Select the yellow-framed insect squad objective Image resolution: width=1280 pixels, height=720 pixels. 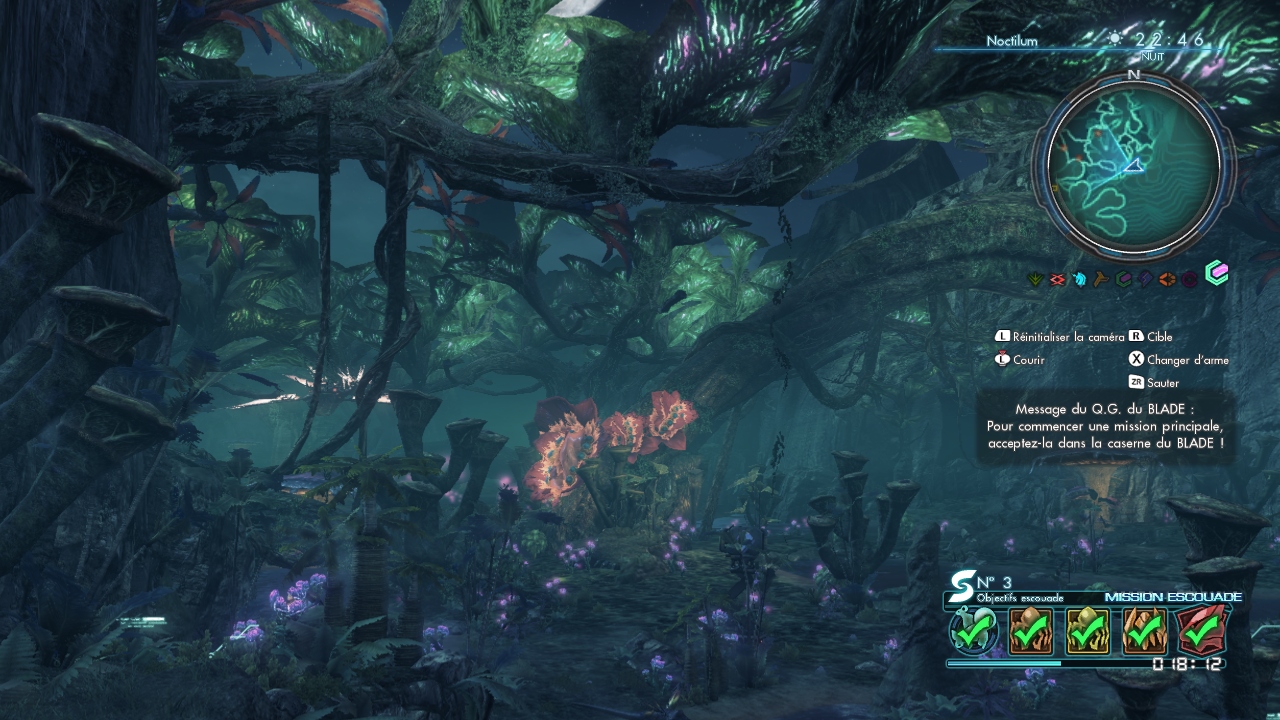click(x=1087, y=632)
